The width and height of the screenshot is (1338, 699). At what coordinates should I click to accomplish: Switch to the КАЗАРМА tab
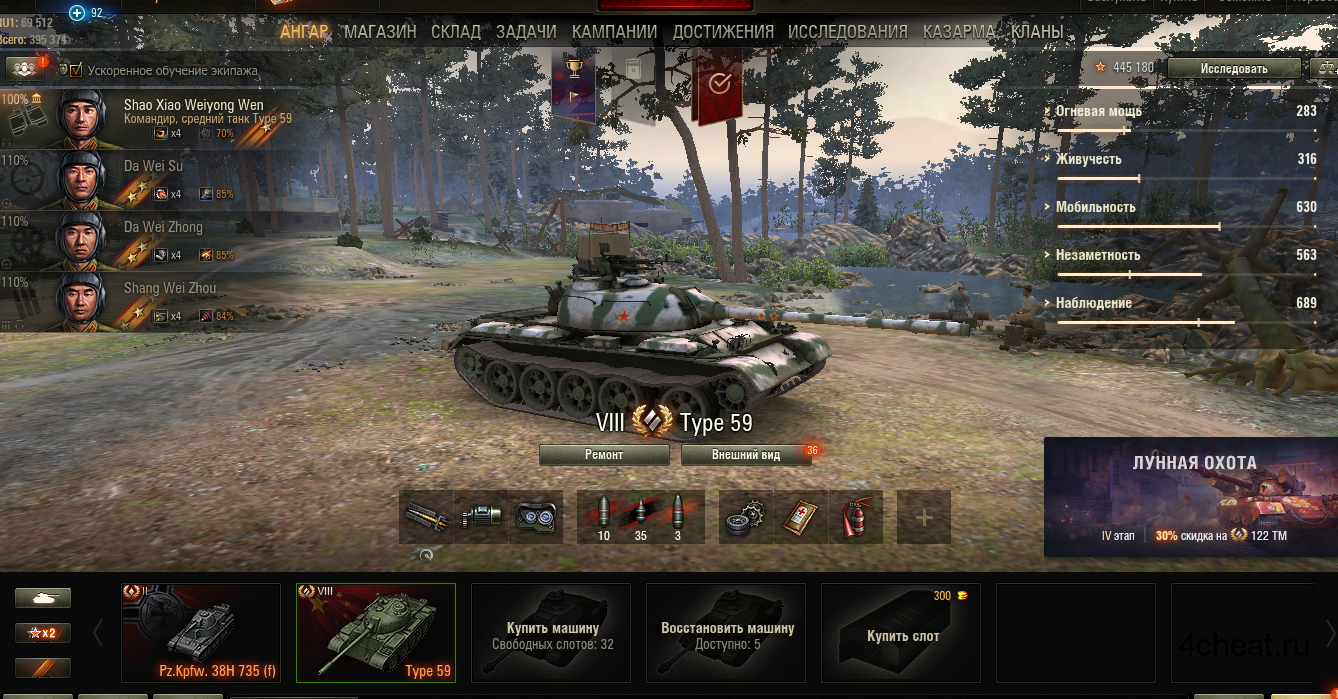(x=959, y=32)
